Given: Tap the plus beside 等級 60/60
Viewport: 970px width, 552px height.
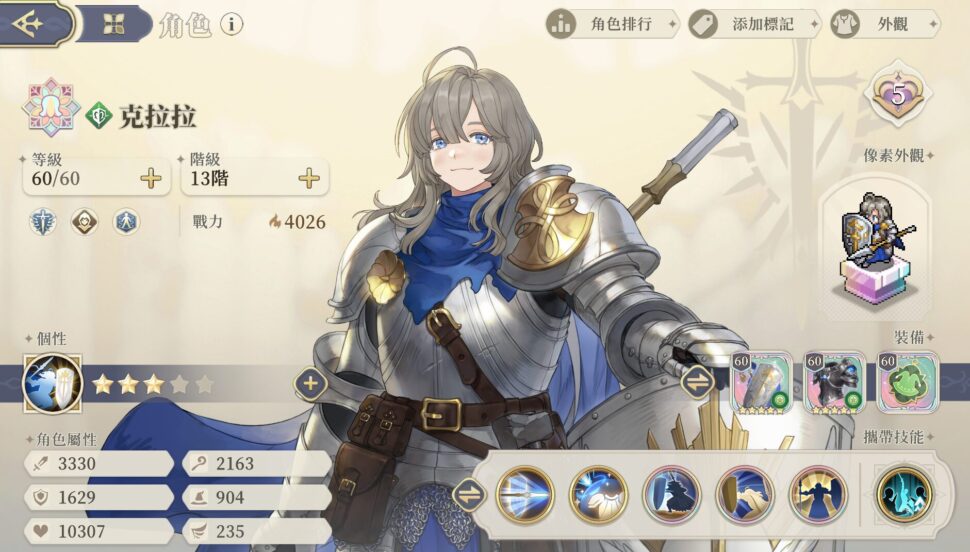Looking at the screenshot, I should [x=150, y=179].
